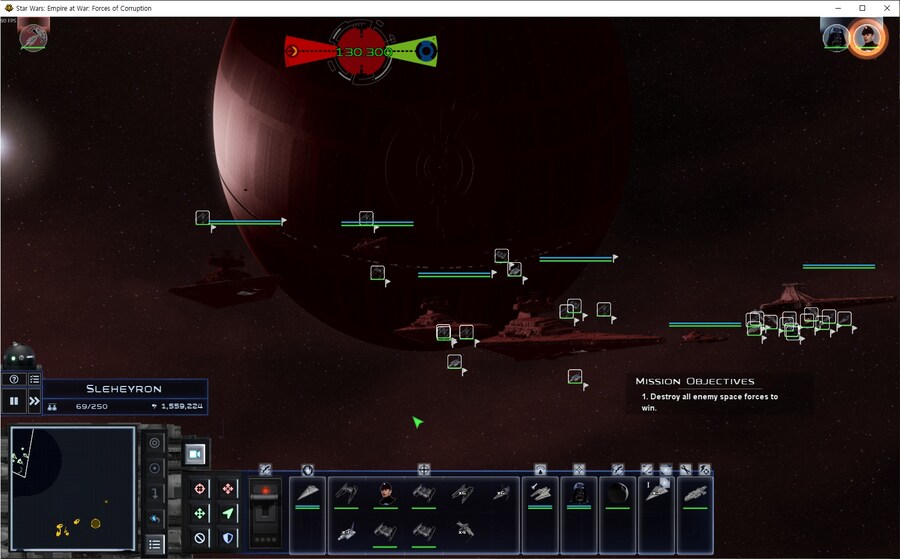Close the game window
This screenshot has height=559, width=900.
(885, 8)
